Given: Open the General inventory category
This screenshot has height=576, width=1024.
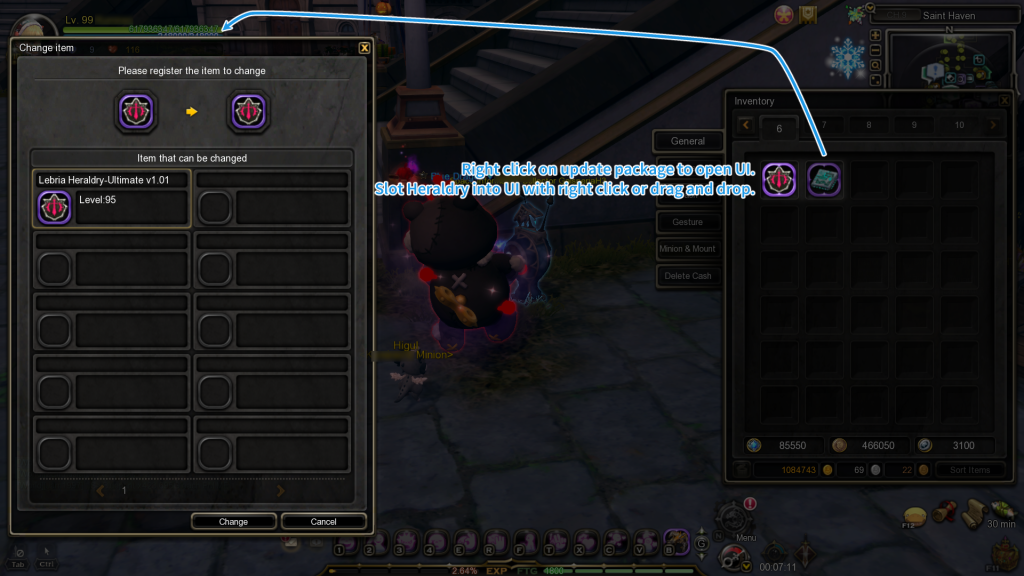Looking at the screenshot, I should tap(688, 141).
